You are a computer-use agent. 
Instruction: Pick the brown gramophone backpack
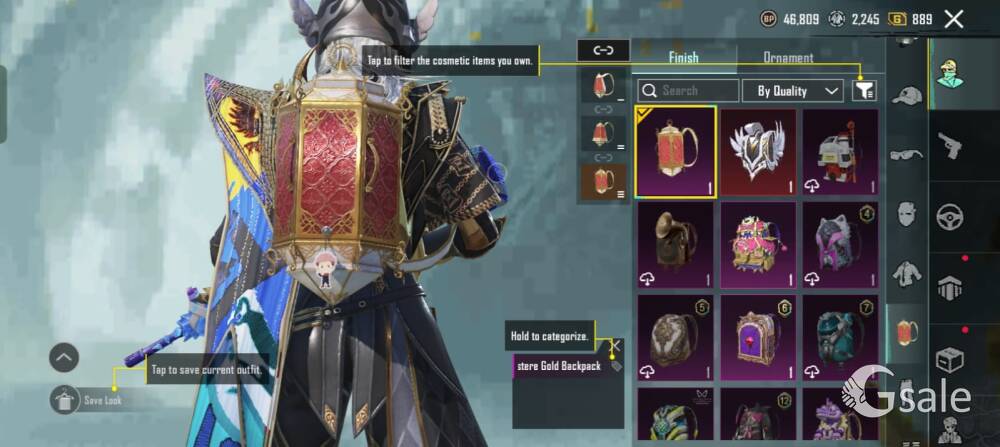point(677,245)
